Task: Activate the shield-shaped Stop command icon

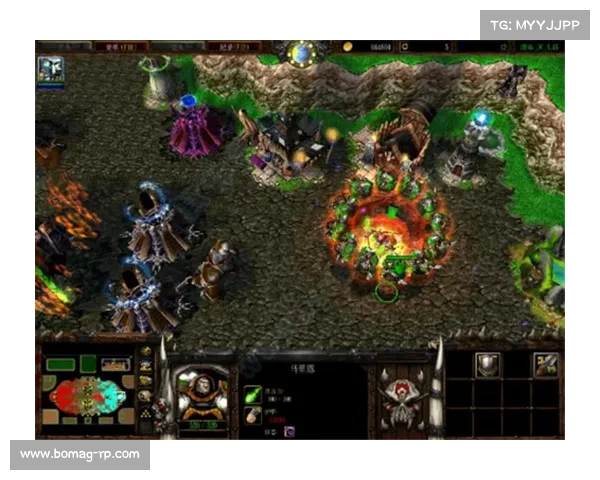Action: 487,365
